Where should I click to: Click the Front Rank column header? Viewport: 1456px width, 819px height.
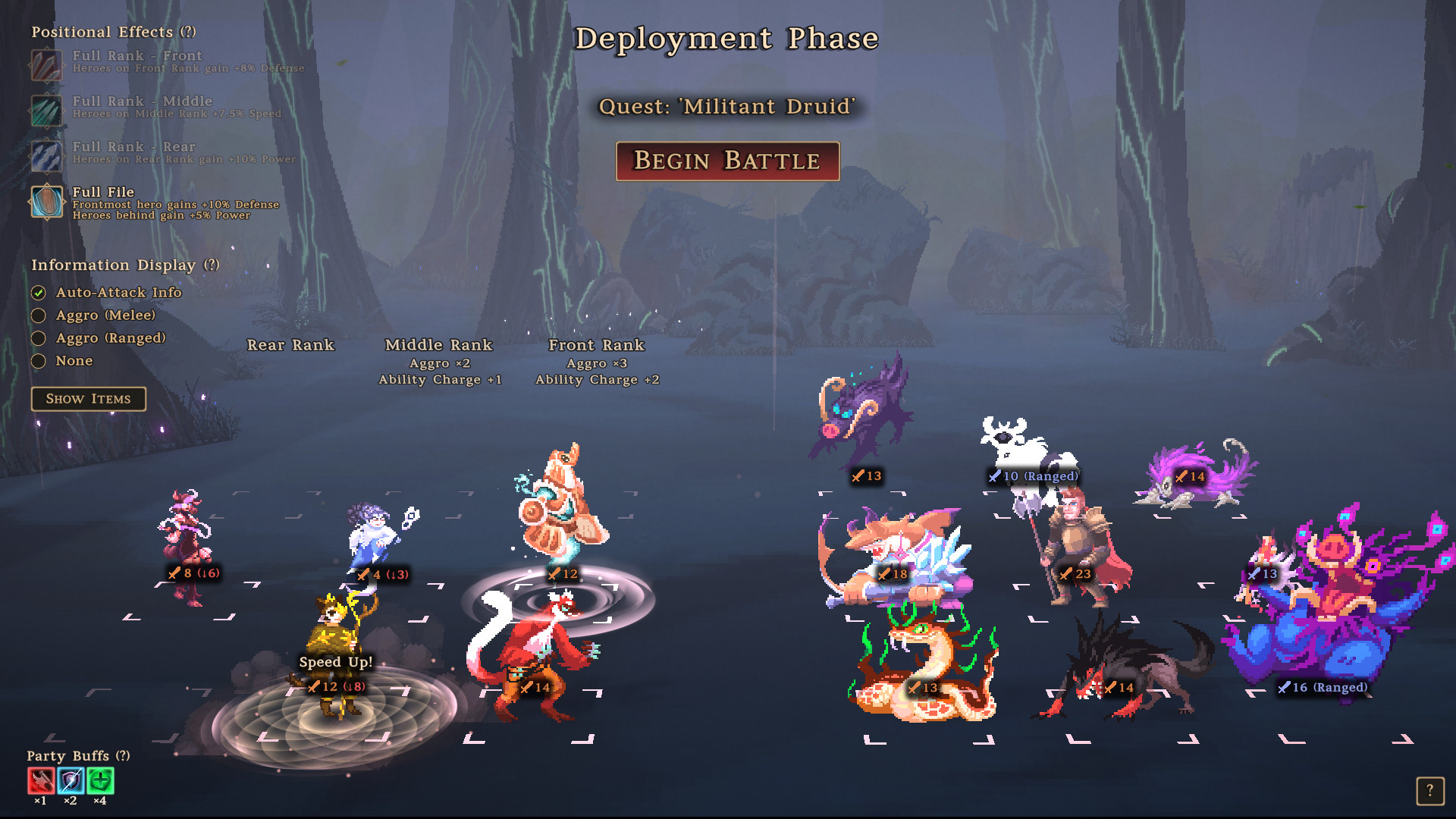tap(597, 345)
